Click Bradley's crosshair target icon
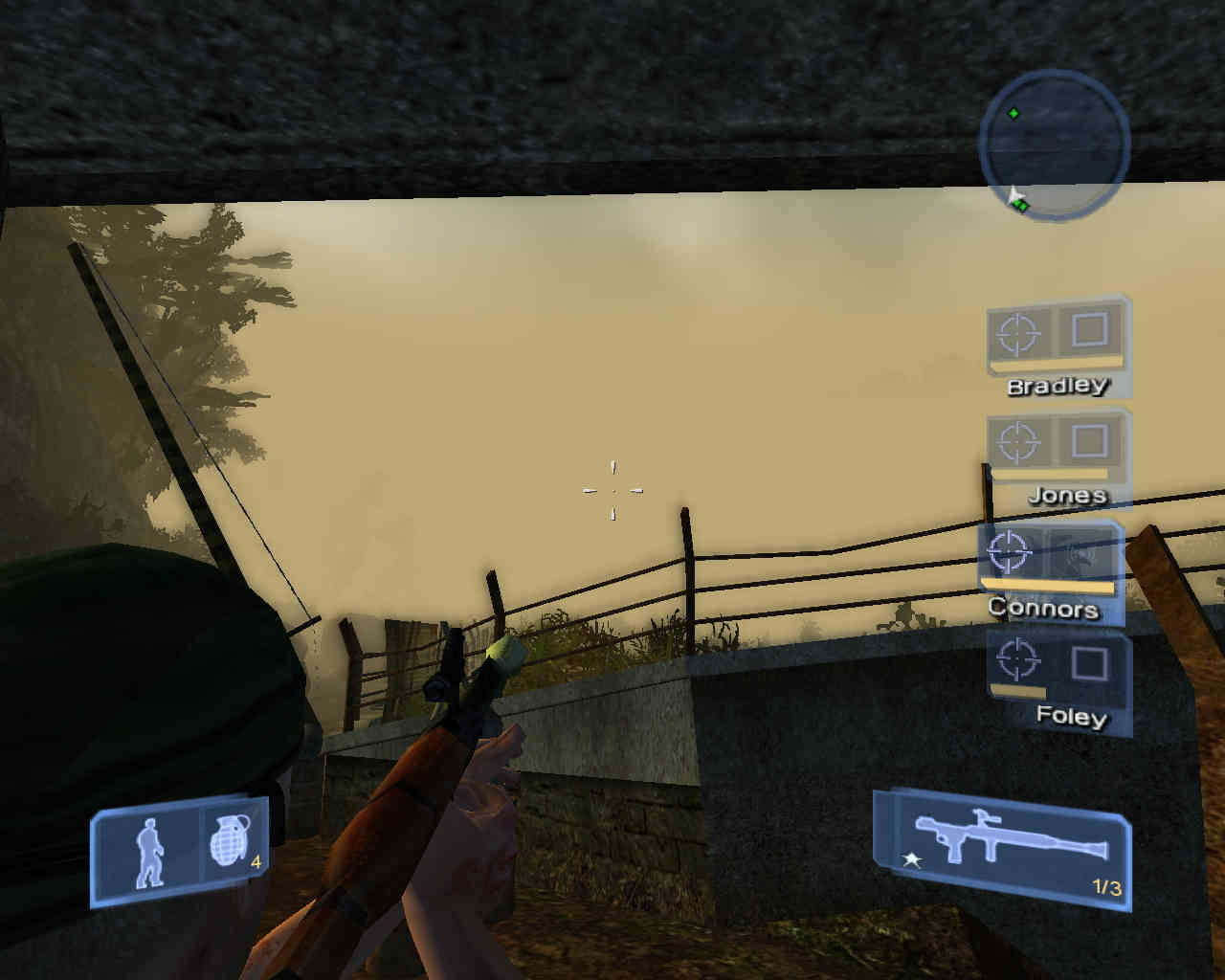Viewport: 1225px width, 980px height. (1018, 334)
